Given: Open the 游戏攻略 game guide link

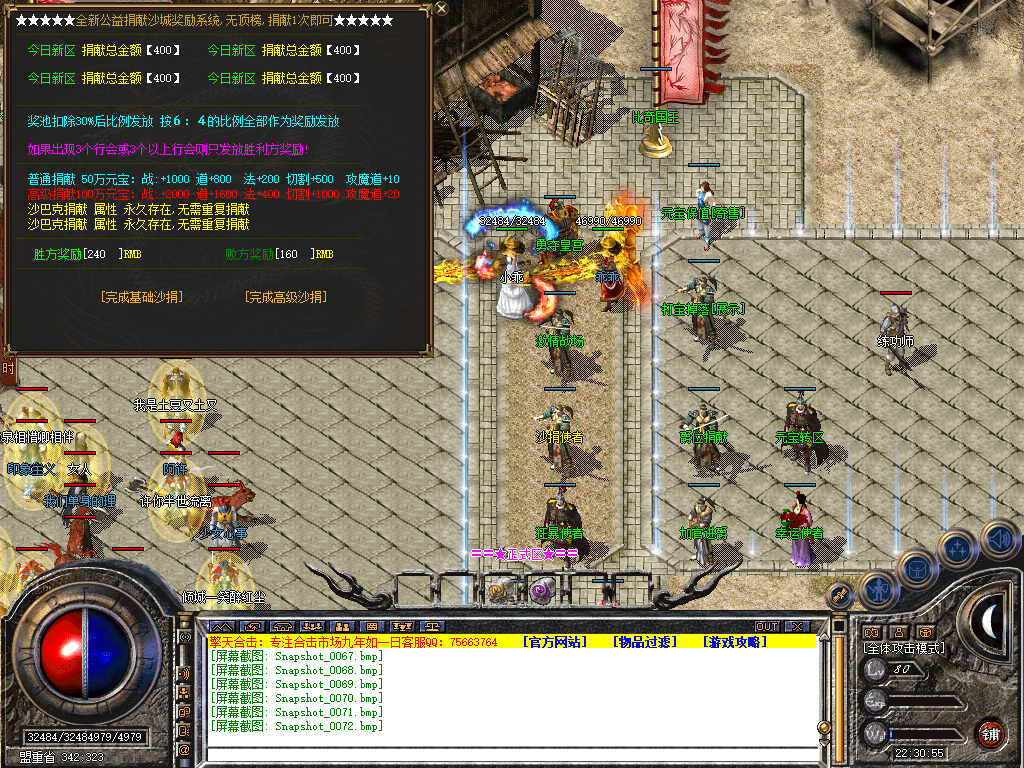Looking at the screenshot, I should point(735,642).
